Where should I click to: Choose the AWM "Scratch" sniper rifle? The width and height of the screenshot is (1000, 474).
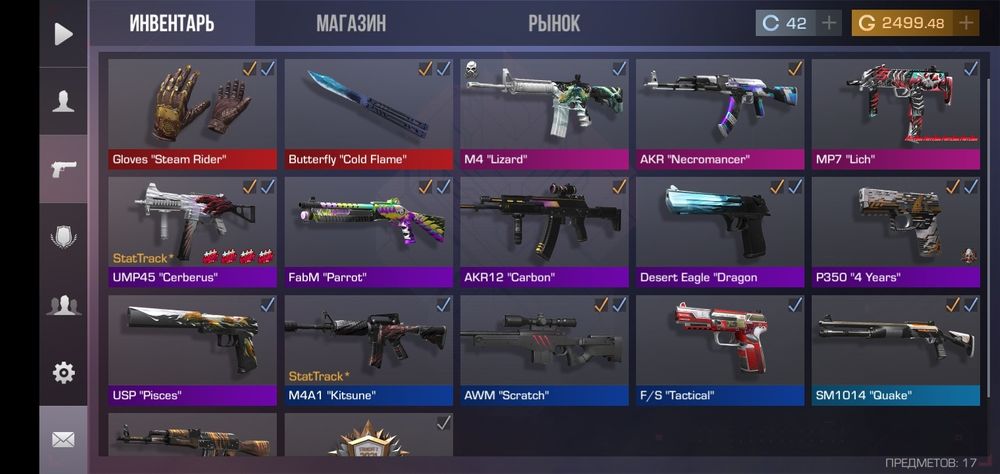point(544,348)
